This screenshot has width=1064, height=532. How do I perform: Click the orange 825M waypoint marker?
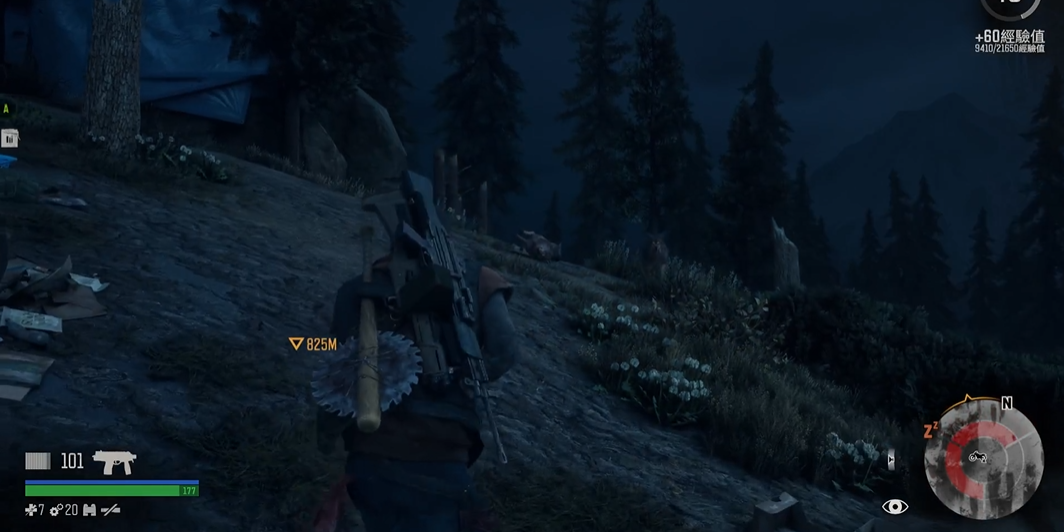296,344
